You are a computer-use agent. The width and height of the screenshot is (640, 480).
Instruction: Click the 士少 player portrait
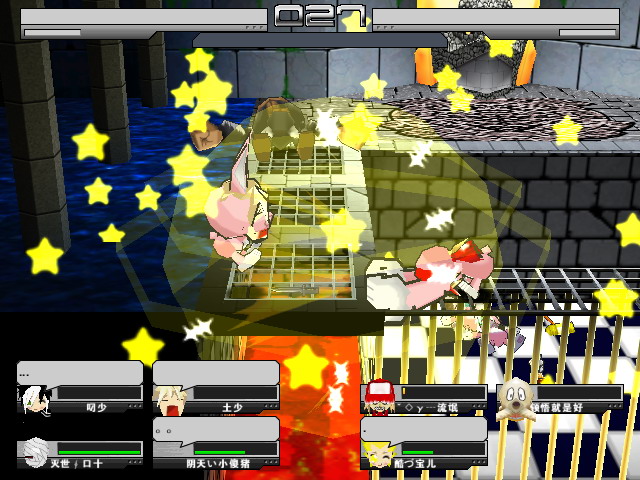(168, 401)
